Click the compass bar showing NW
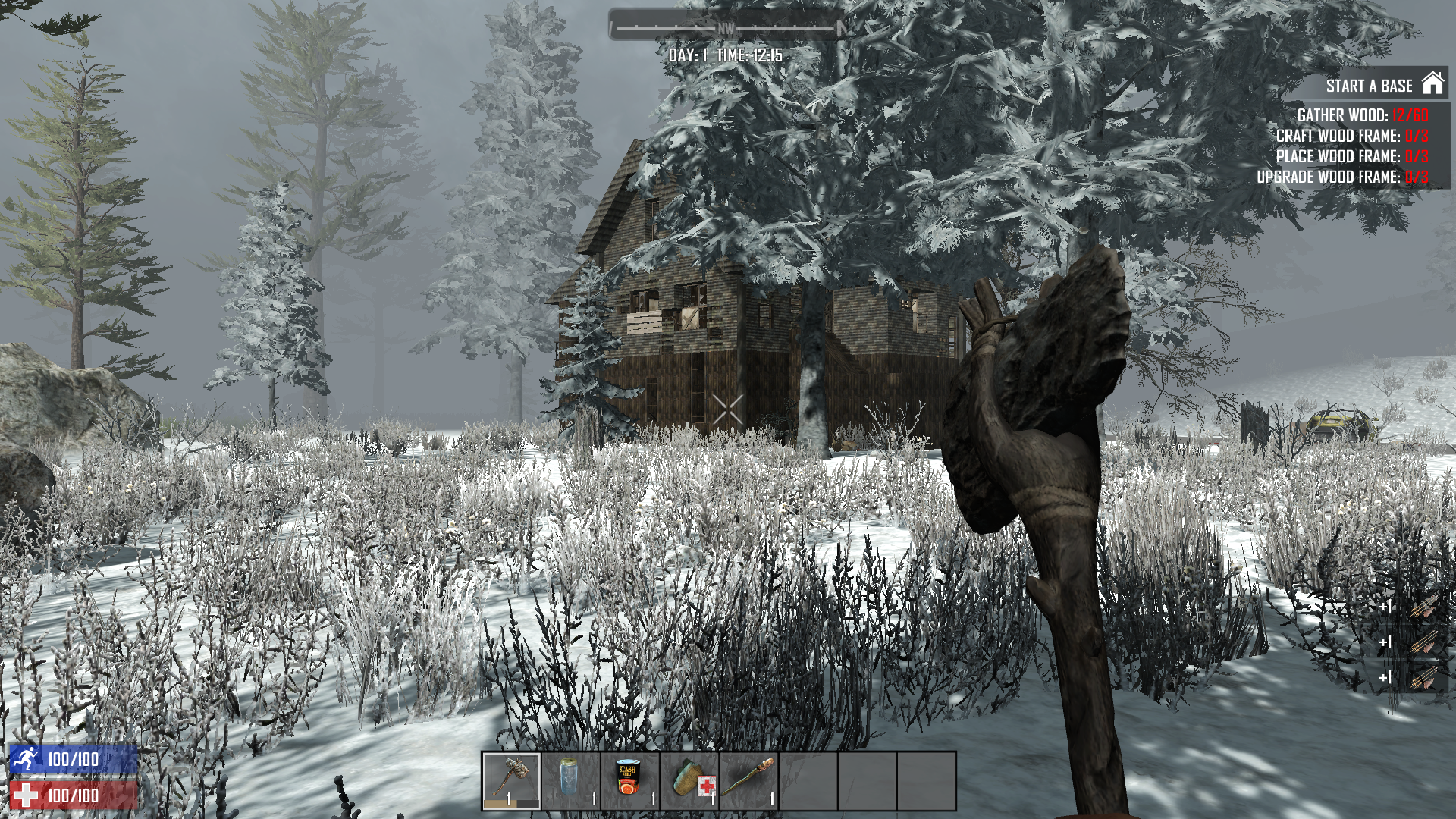Image resolution: width=1456 pixels, height=819 pixels. click(x=726, y=28)
